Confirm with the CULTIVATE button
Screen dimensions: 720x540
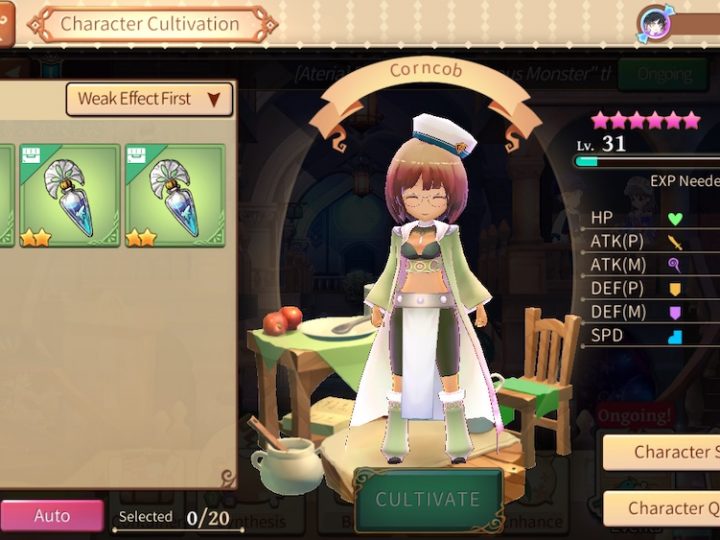click(427, 500)
